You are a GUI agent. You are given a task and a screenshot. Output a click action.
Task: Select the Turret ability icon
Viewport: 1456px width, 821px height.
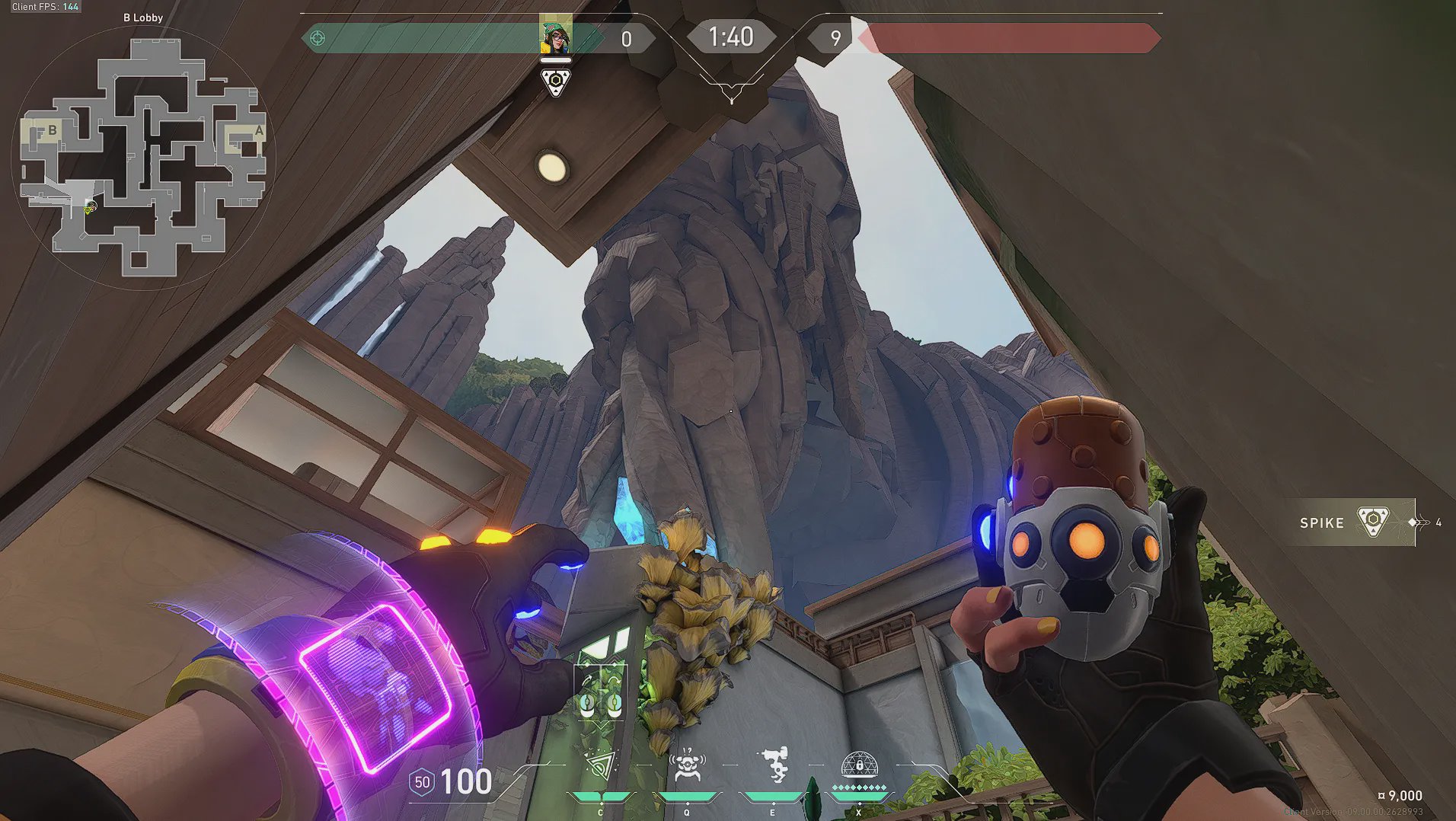[x=774, y=765]
